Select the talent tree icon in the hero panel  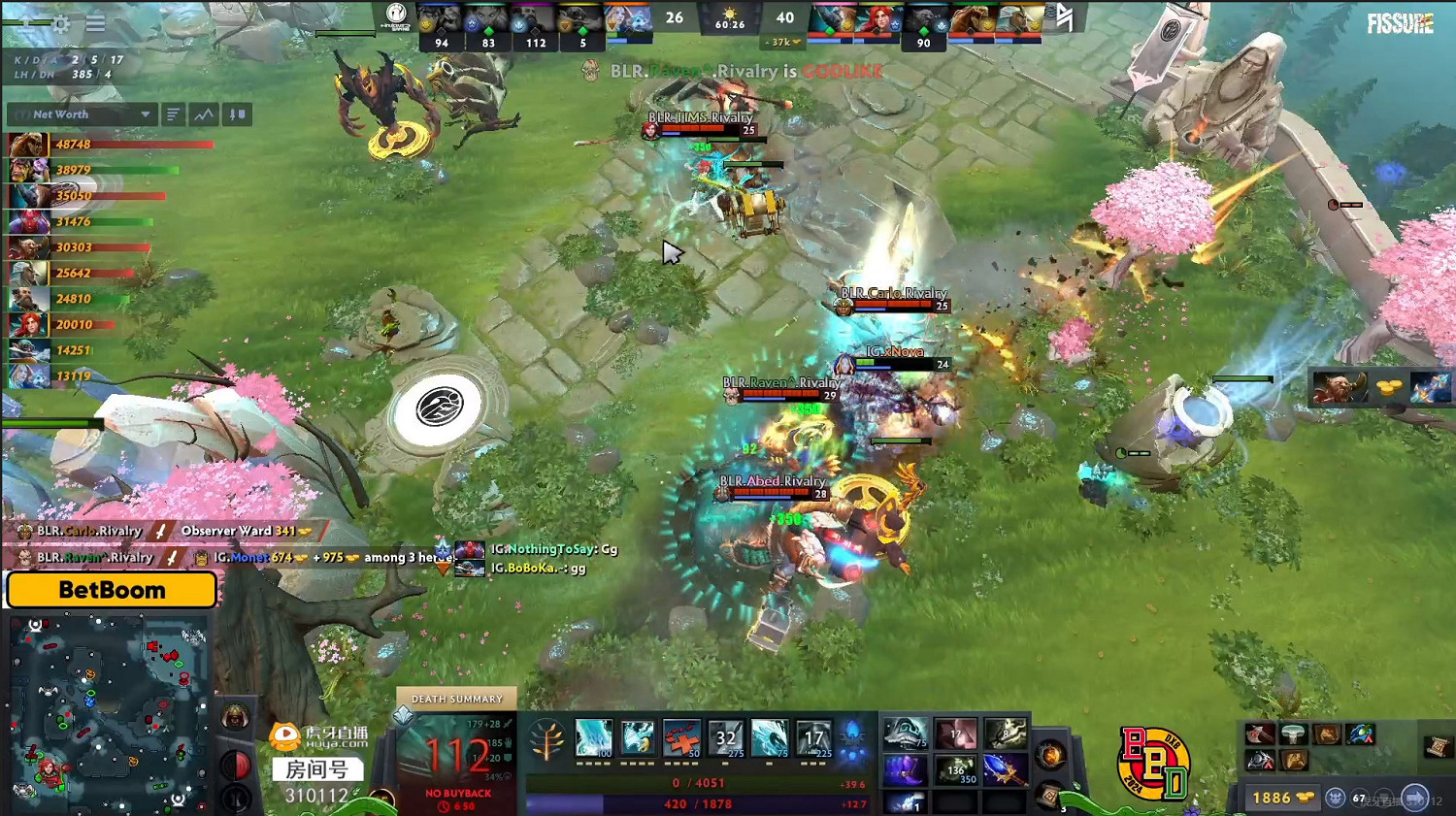tap(546, 738)
